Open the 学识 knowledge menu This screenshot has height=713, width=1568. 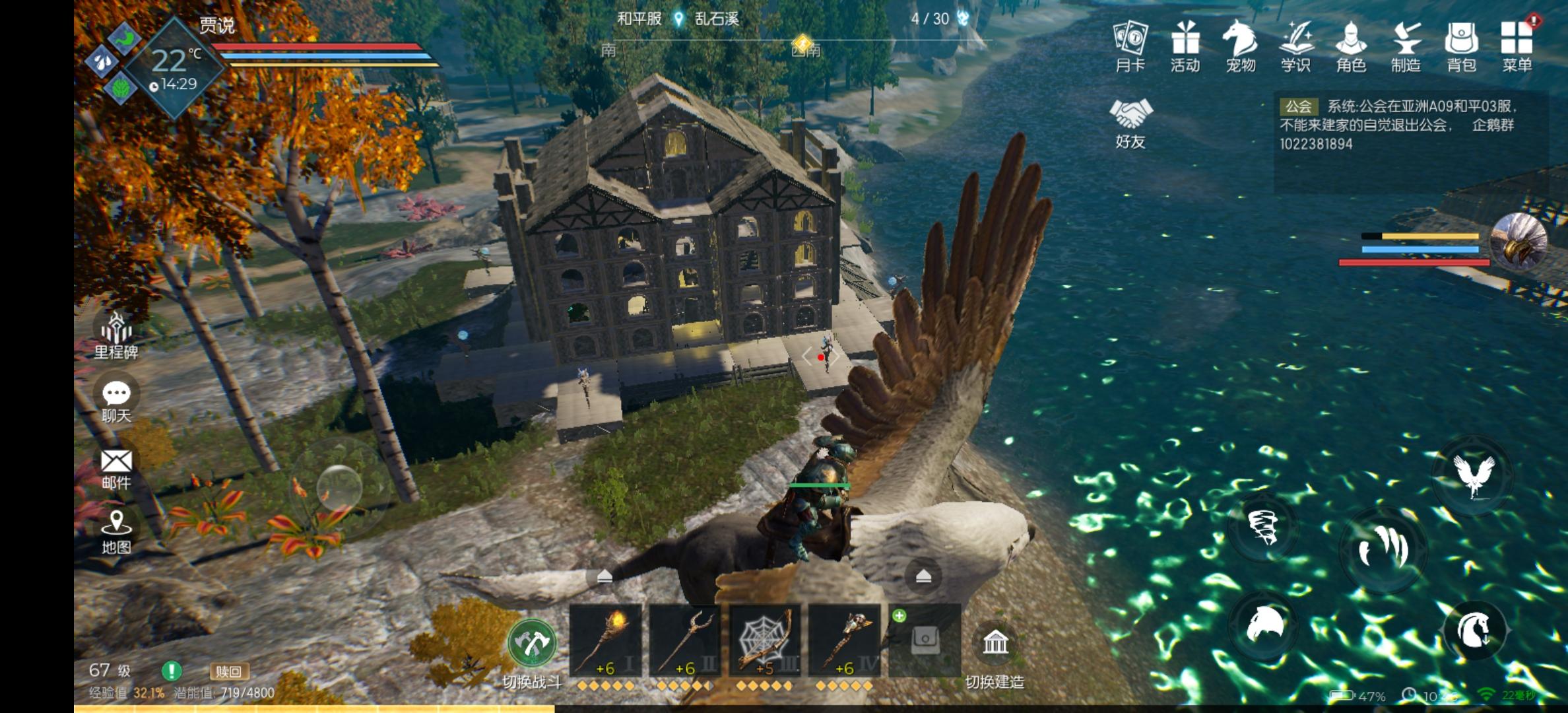pos(1295,45)
